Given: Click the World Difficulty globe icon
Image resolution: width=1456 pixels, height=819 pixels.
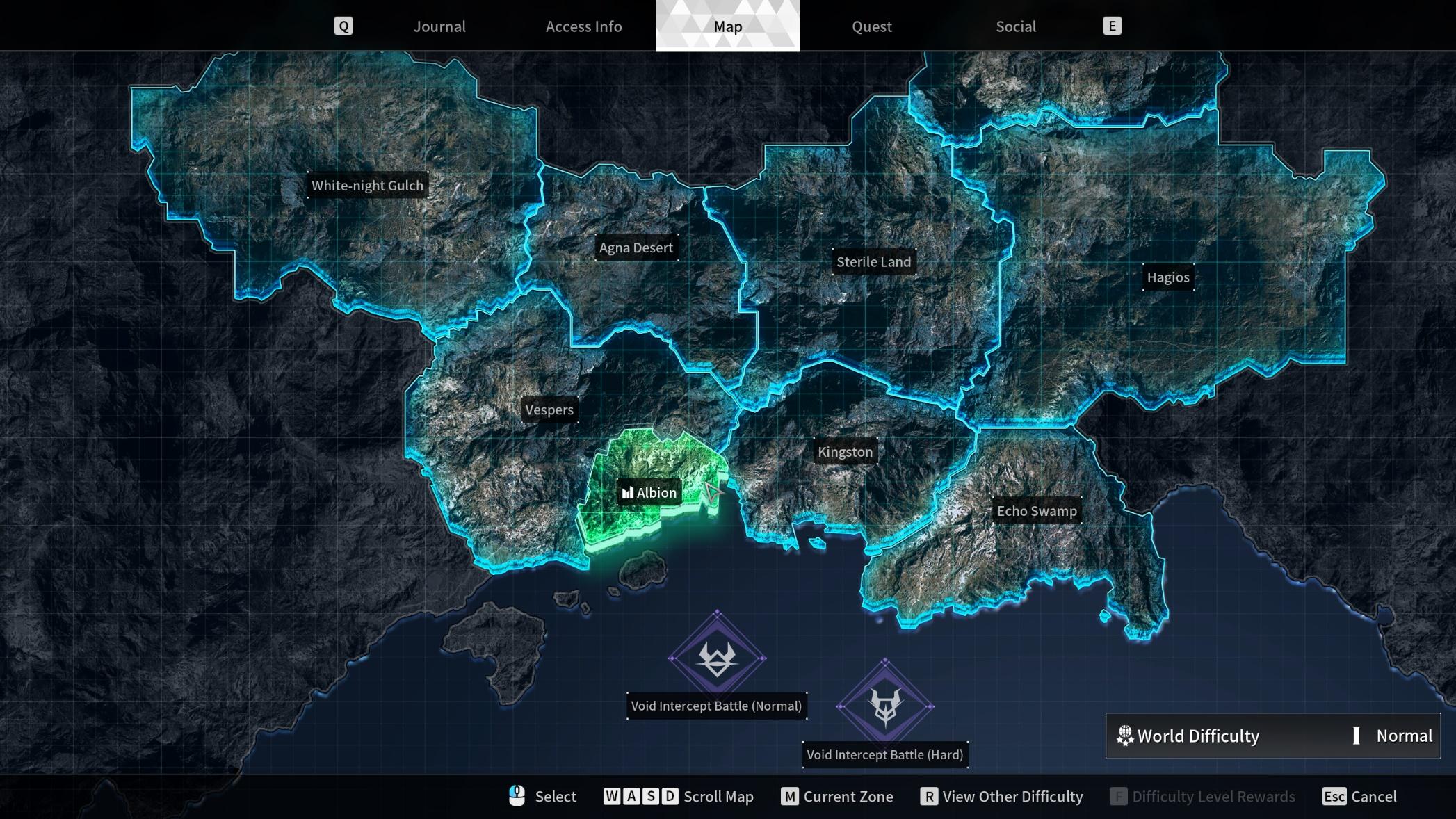Looking at the screenshot, I should tap(1126, 736).
